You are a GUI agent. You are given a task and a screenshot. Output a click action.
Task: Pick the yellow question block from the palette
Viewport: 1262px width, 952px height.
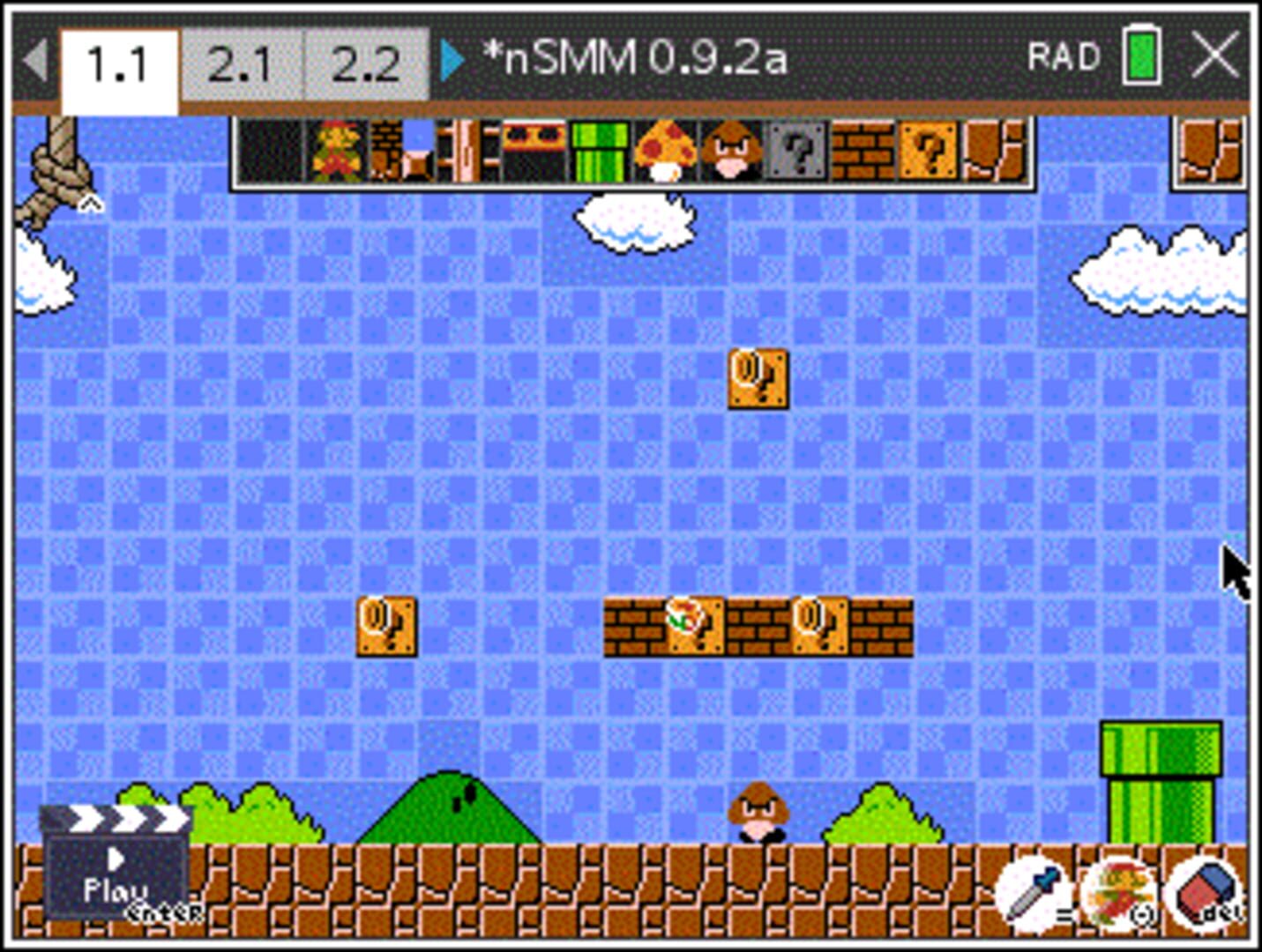(927, 152)
